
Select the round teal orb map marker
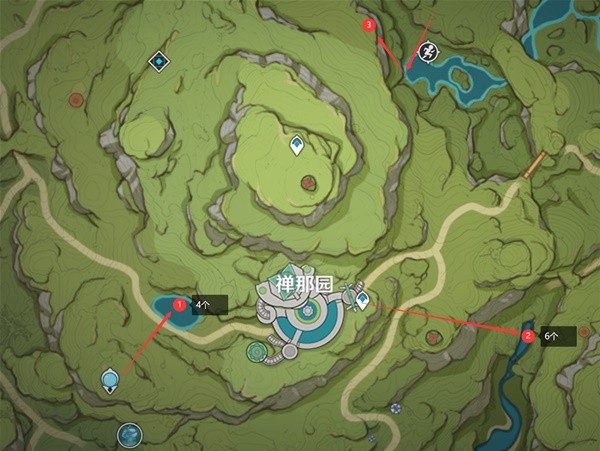[129, 434]
